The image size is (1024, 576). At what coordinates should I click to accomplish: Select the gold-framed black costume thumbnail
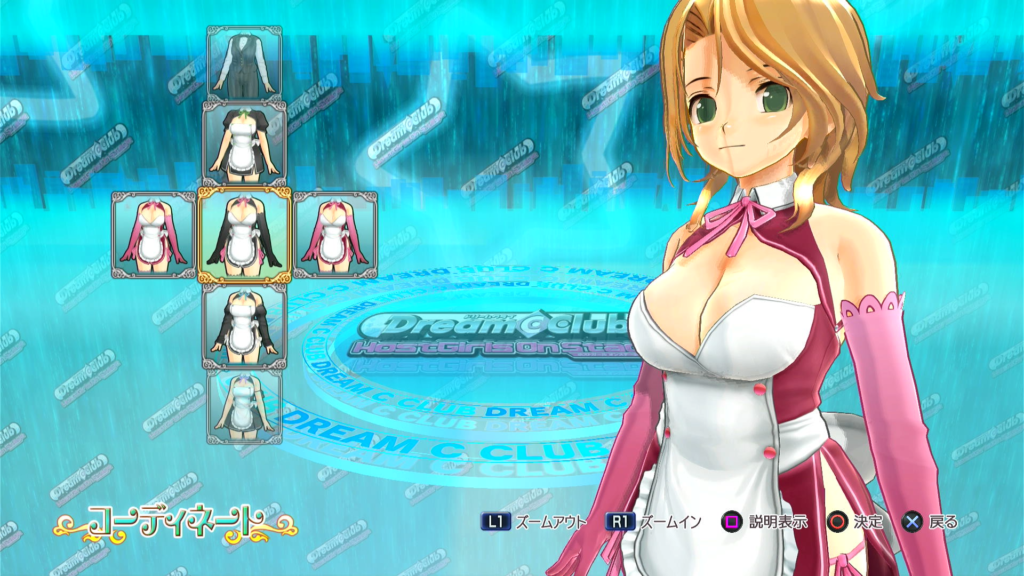245,234
